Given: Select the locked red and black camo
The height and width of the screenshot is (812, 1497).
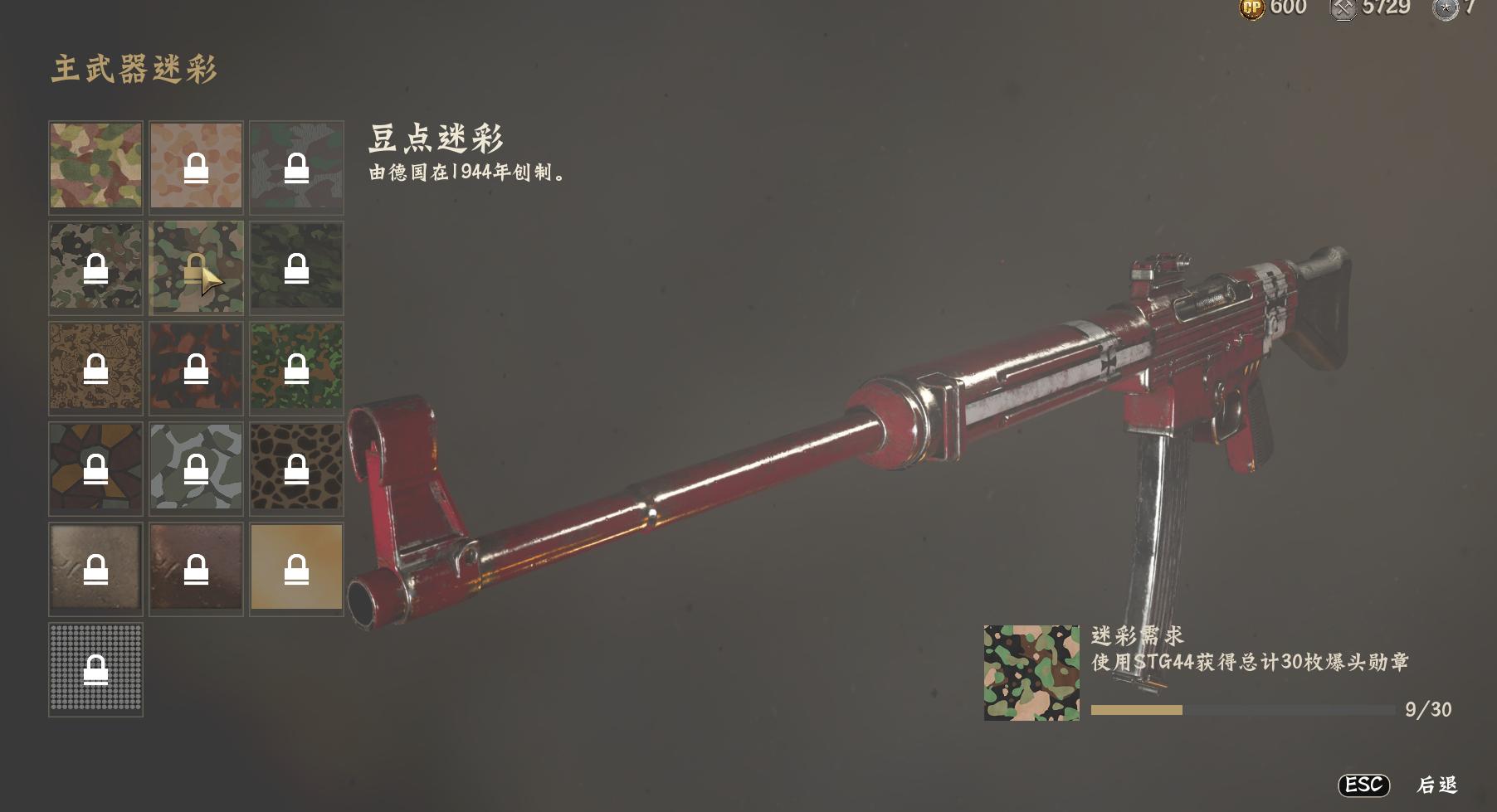Looking at the screenshot, I should point(196,367).
